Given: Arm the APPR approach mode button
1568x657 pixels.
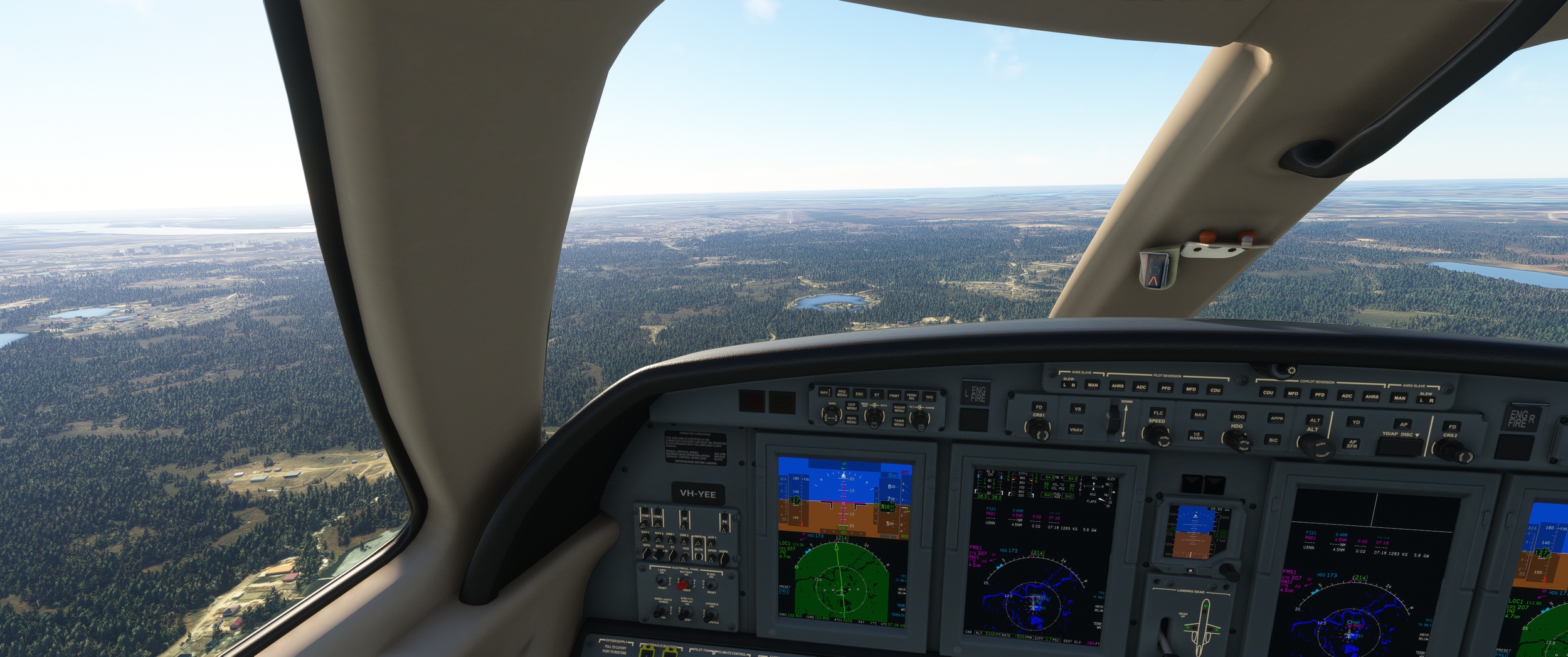Looking at the screenshot, I should pyautogui.click(x=1276, y=418).
